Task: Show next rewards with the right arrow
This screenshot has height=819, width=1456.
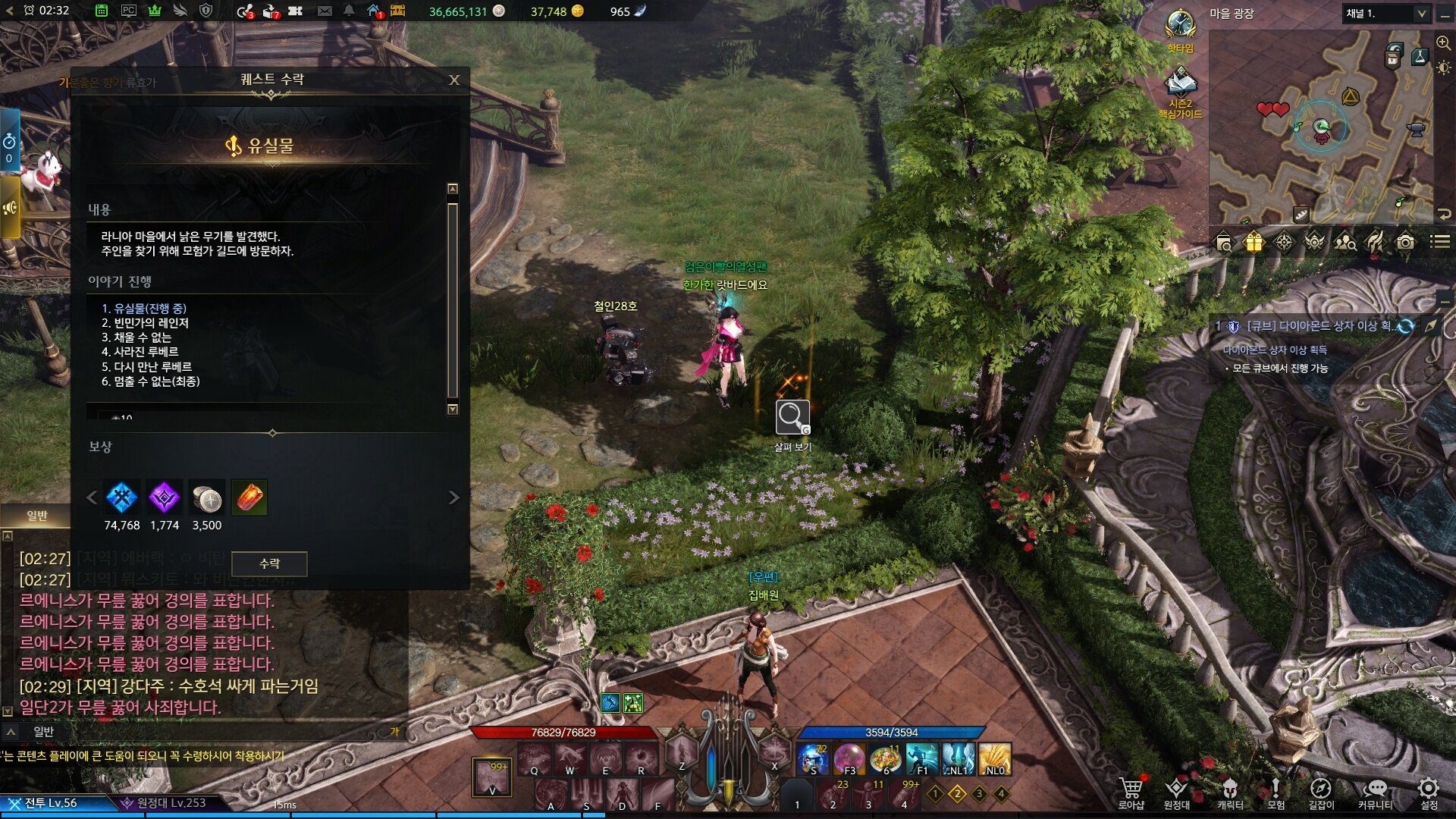Action: (x=454, y=497)
